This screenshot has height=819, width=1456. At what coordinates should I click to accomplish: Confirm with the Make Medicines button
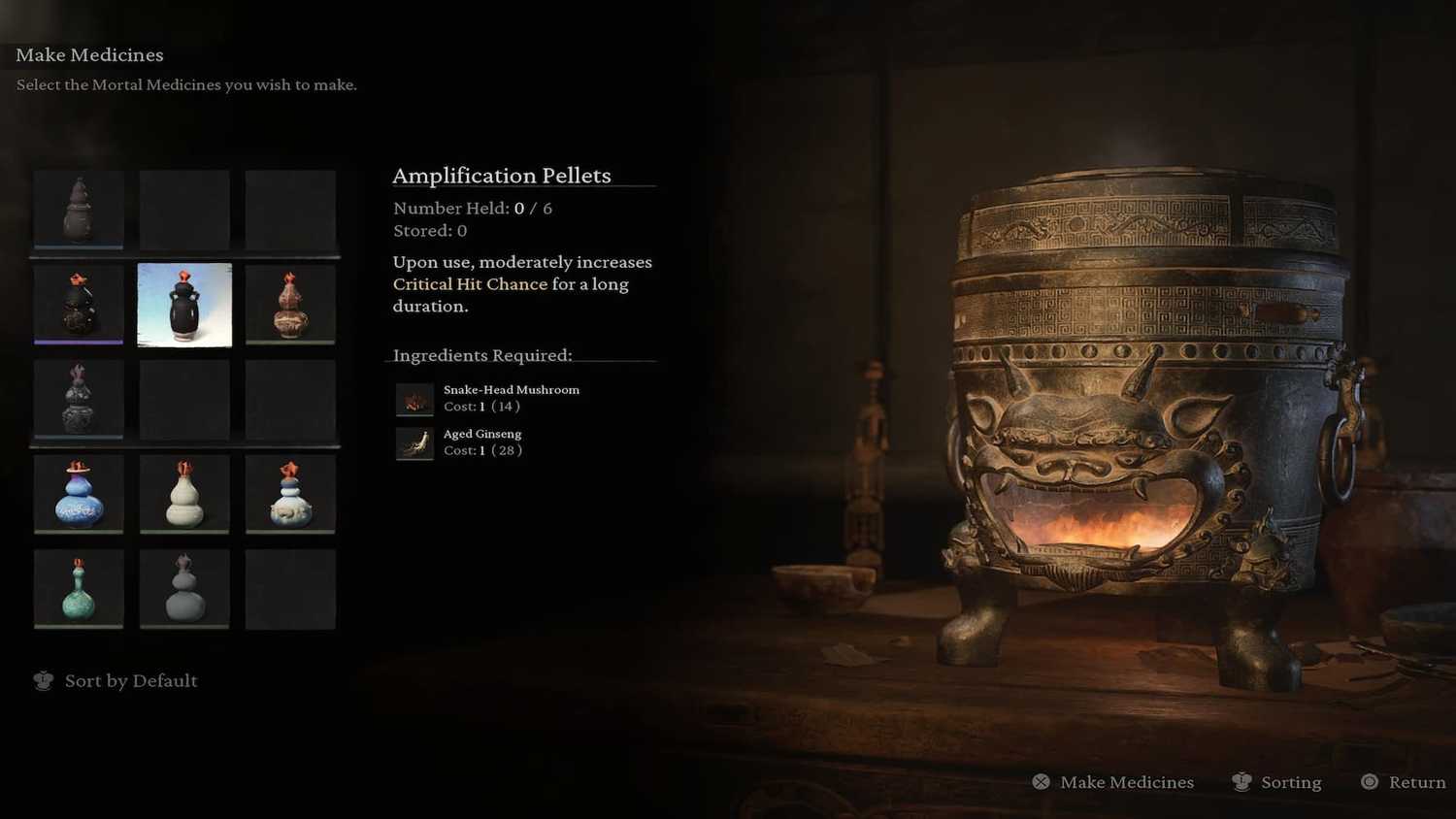[x=1126, y=782]
